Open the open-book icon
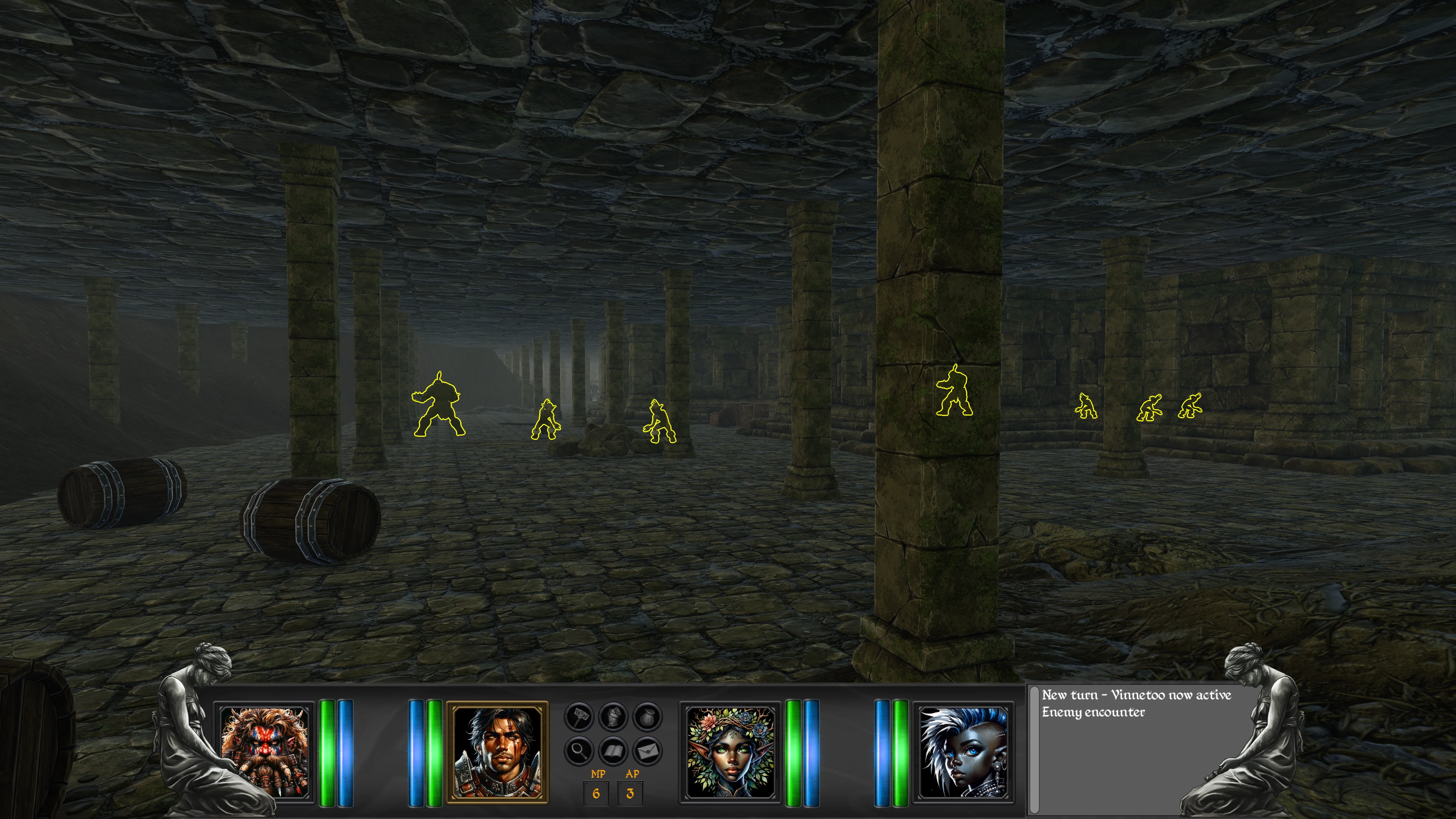Viewport: 1456px width, 819px height. tap(613, 751)
